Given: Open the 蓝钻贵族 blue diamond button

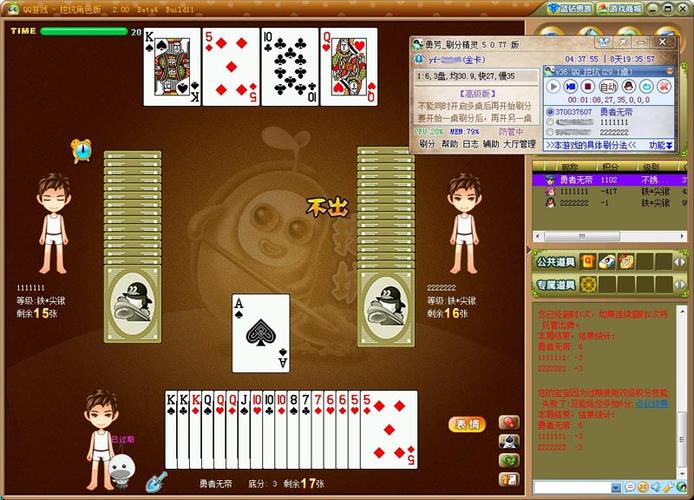Looking at the screenshot, I should click(x=571, y=9).
